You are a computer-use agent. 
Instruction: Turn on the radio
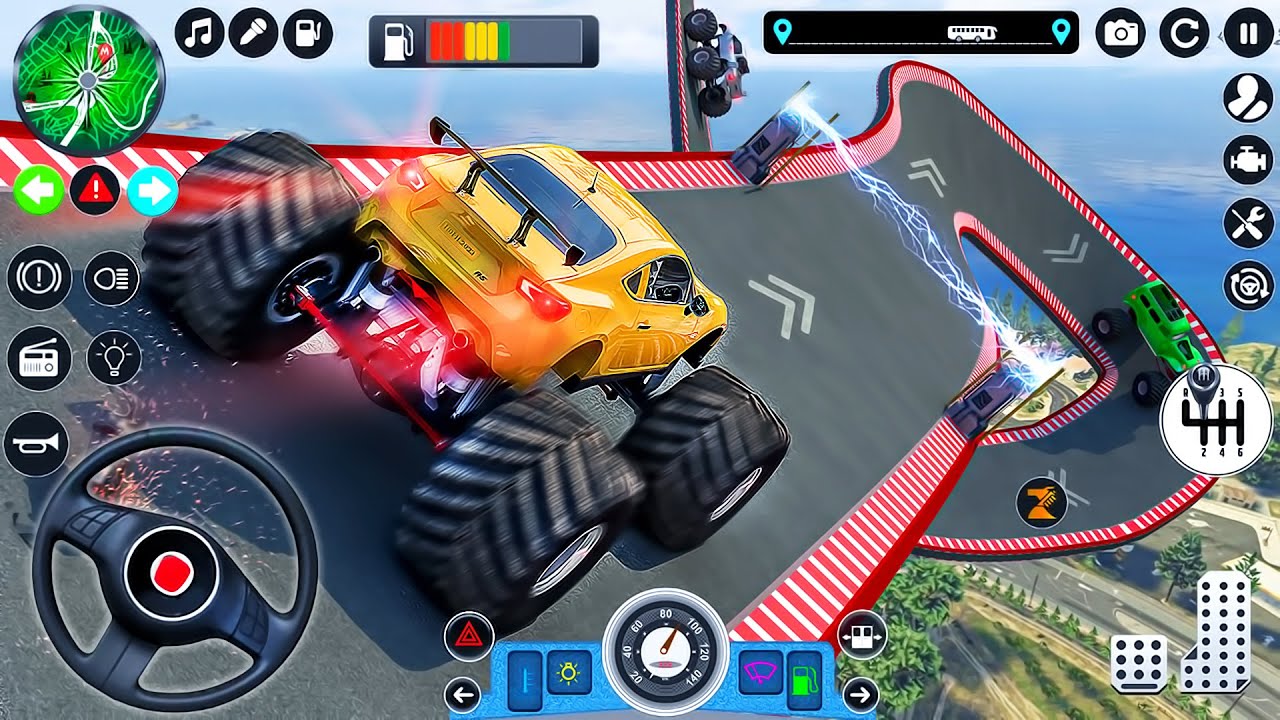(39, 358)
